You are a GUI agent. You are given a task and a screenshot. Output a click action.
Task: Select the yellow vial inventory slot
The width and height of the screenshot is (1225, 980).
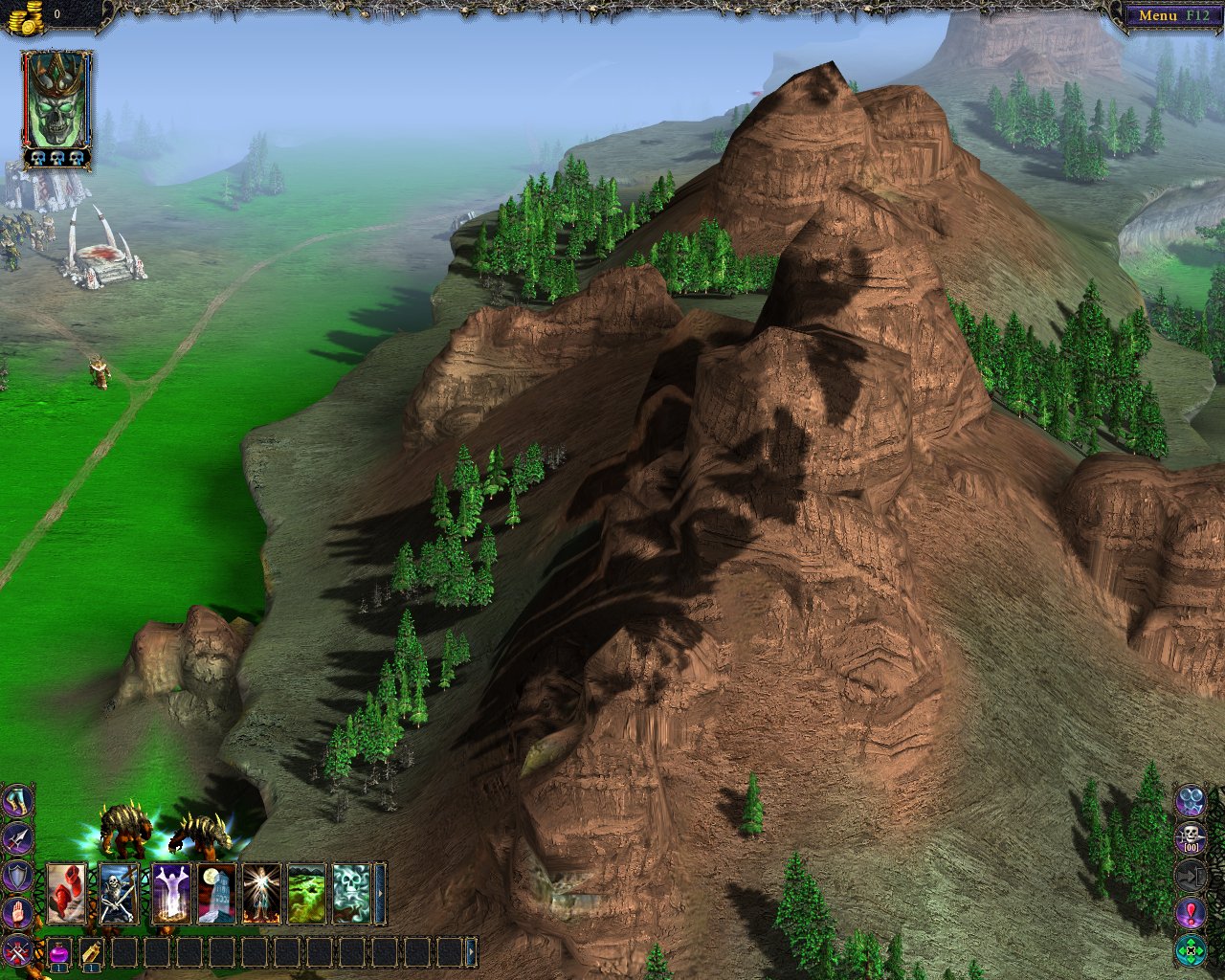(x=91, y=952)
